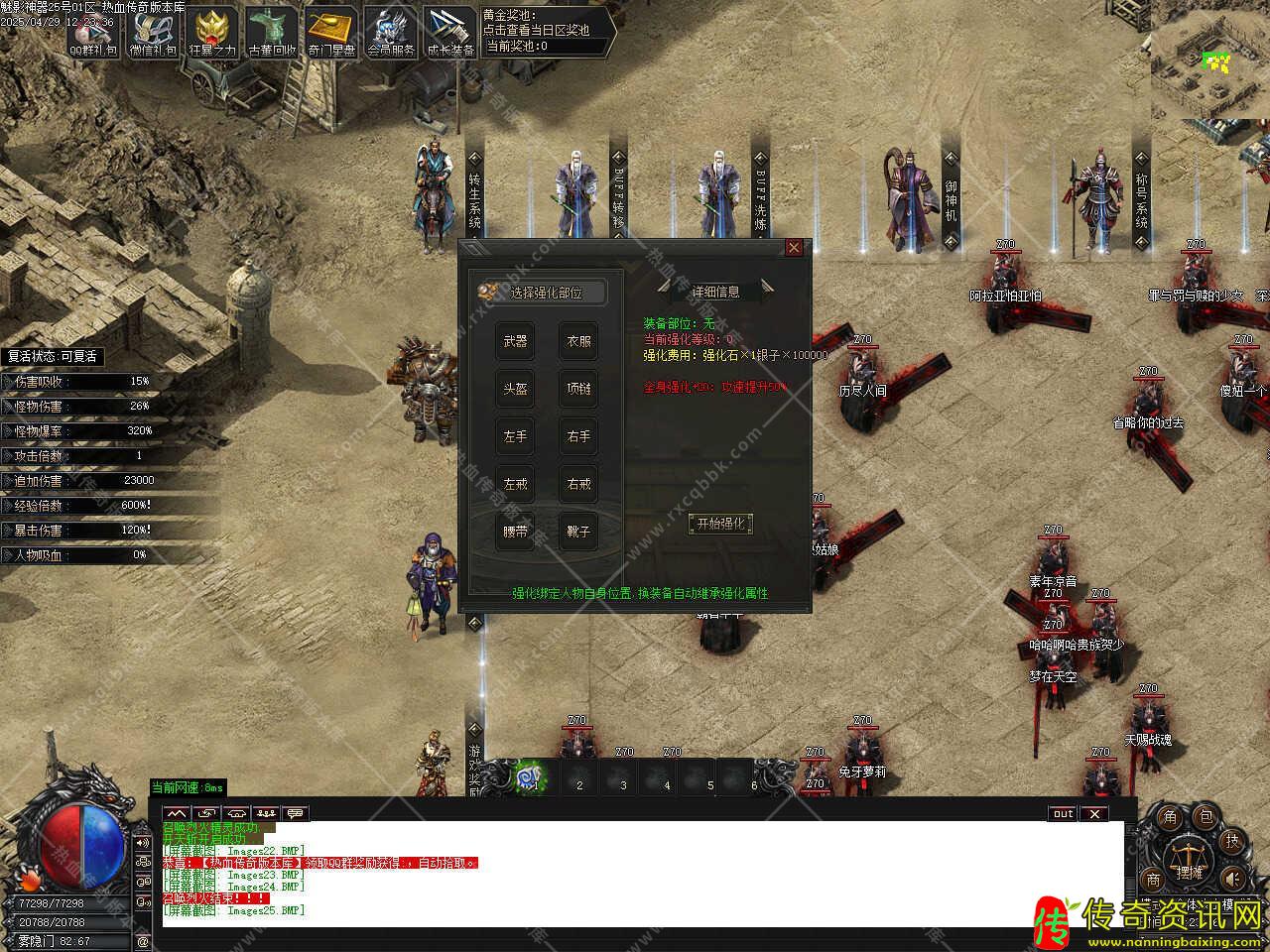Choose the 靴子 boots slot
1270x952 pixels.
tap(578, 532)
